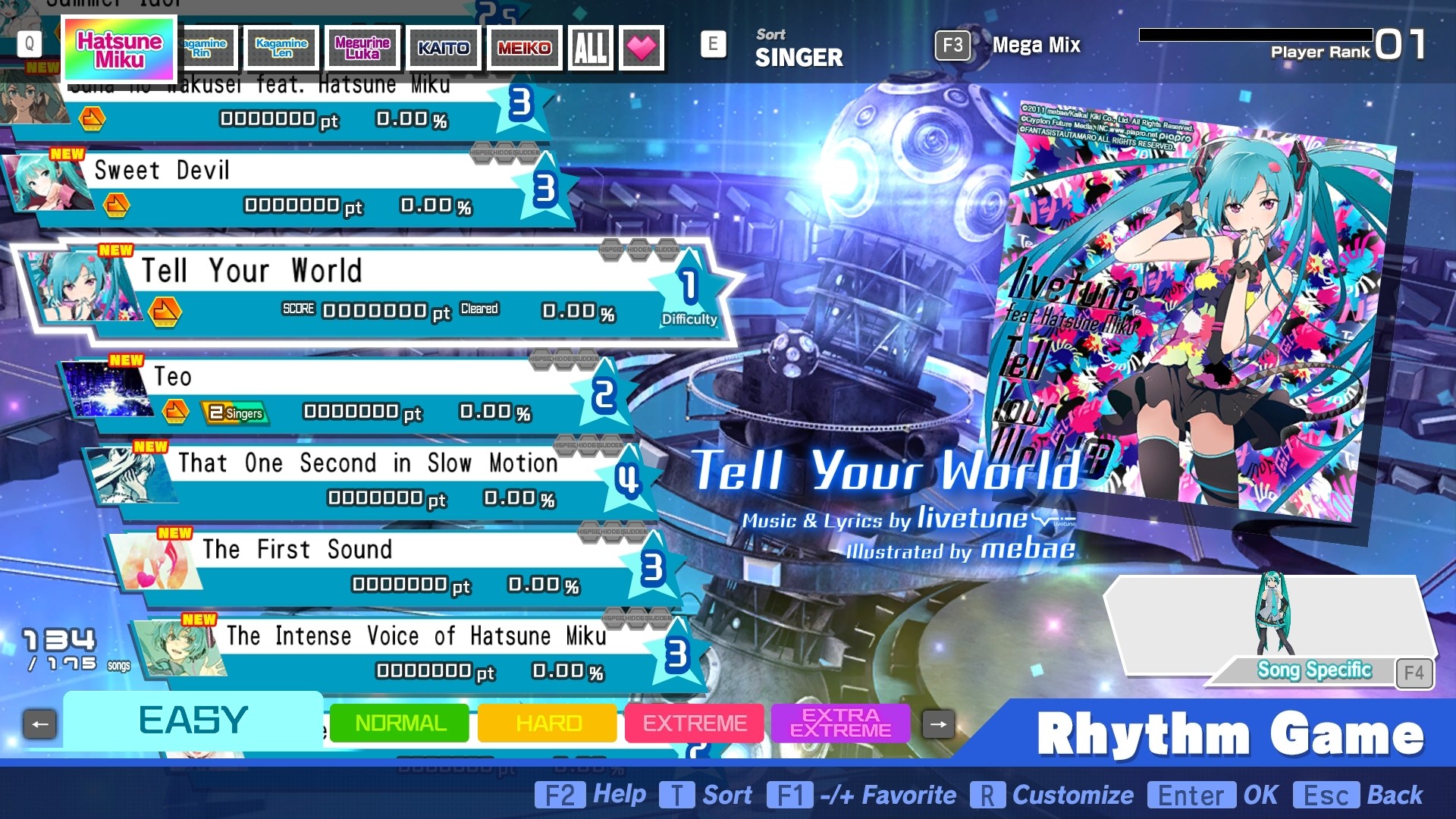The width and height of the screenshot is (1456, 819).
Task: Select the ALL singers filter icon
Action: [589, 47]
